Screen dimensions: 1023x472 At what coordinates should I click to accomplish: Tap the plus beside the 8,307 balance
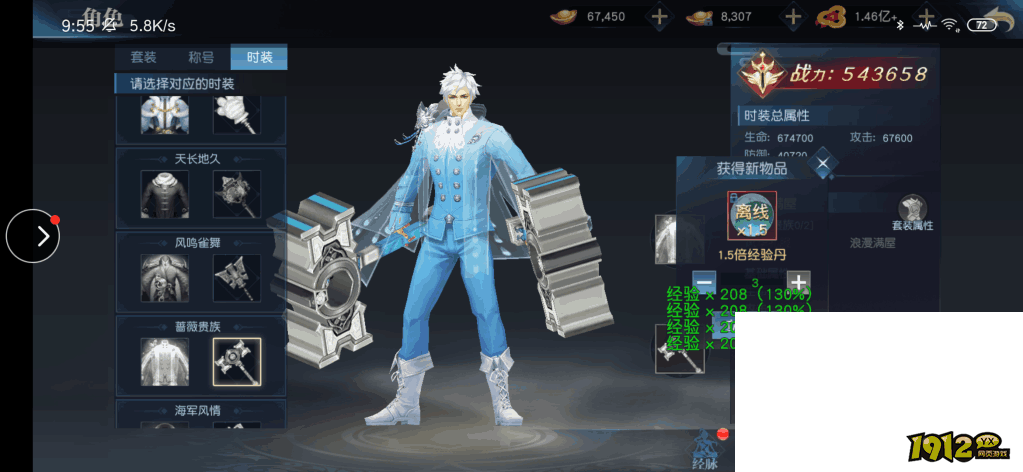(793, 17)
